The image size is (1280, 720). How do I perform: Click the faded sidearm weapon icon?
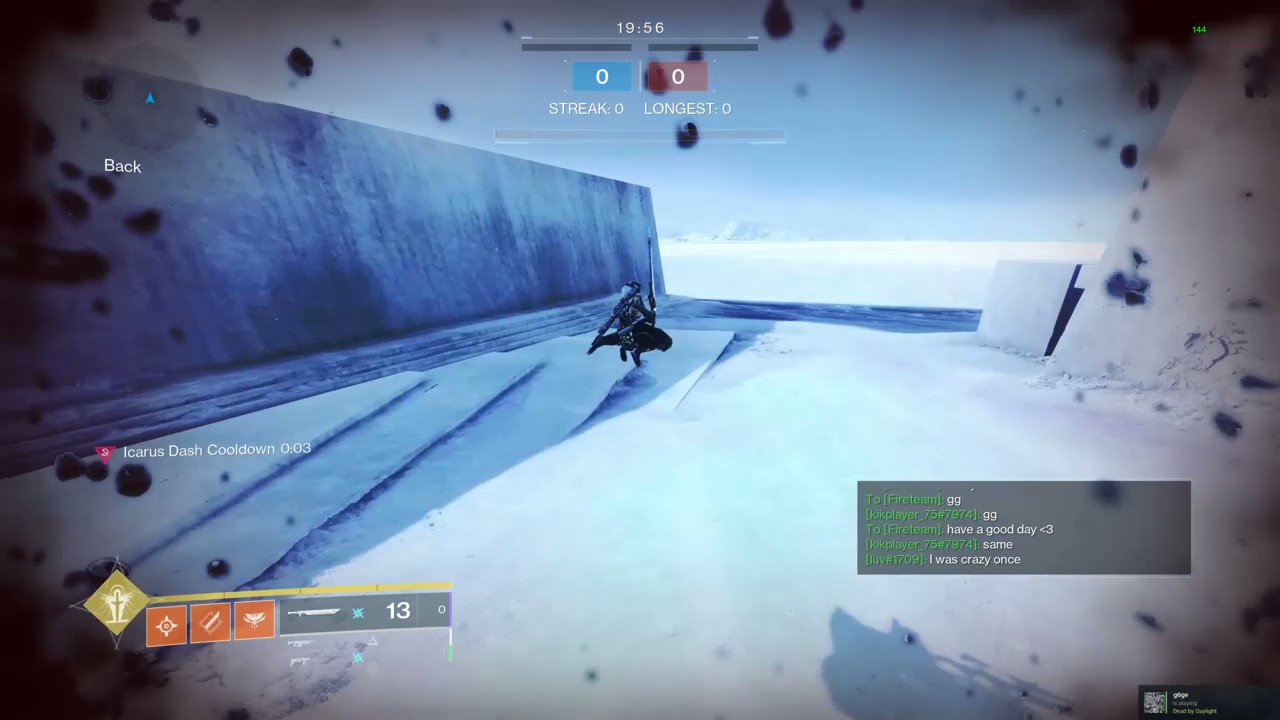click(298, 663)
